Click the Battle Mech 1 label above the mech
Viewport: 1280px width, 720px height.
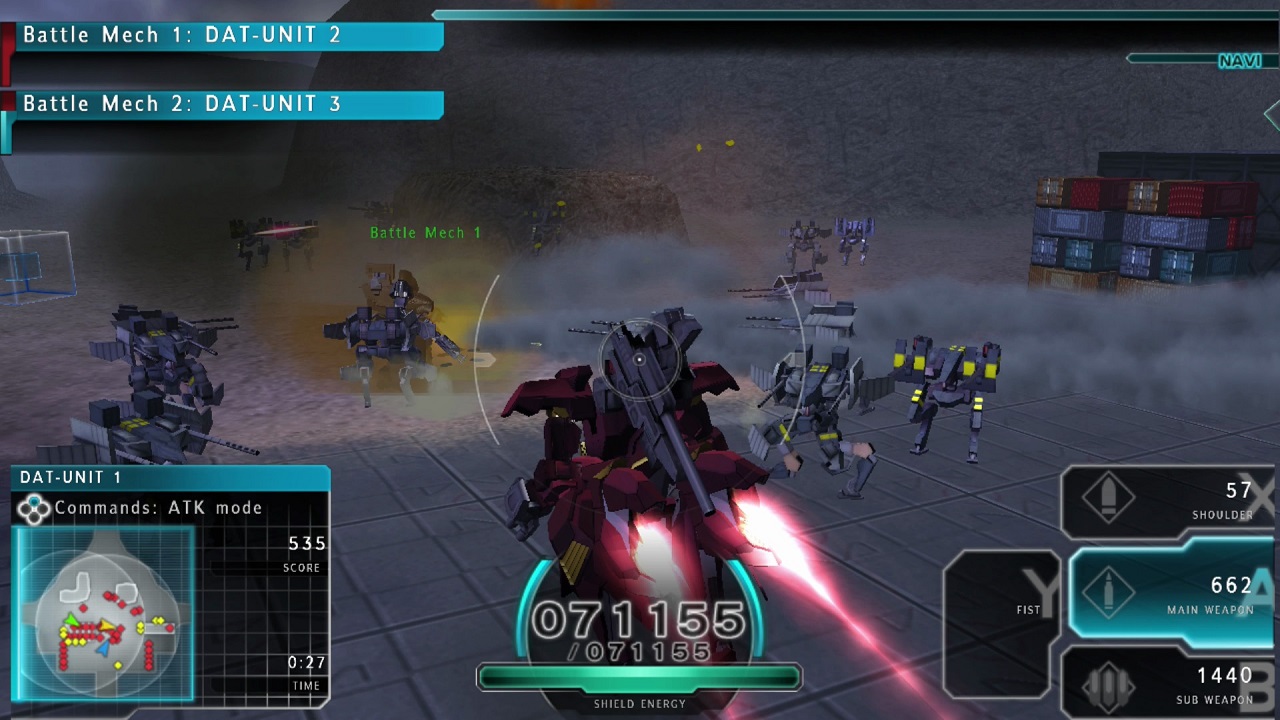pyautogui.click(x=422, y=233)
